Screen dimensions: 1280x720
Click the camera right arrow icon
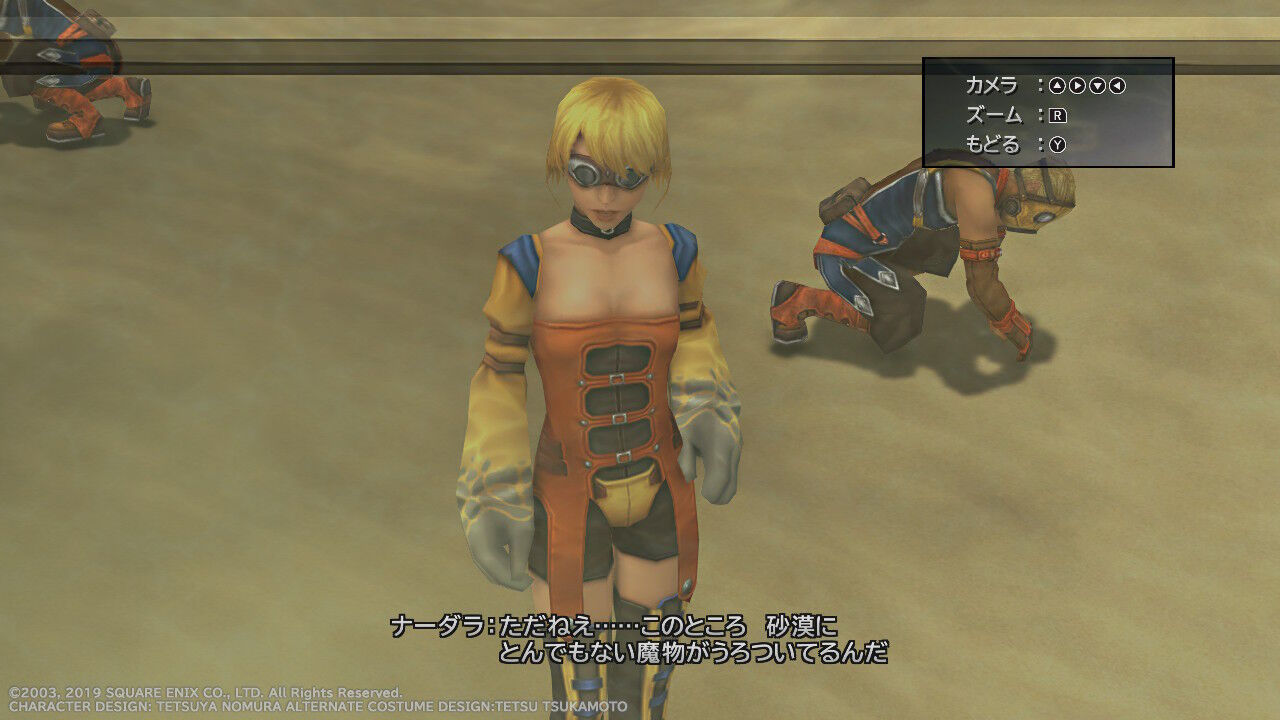tap(1077, 86)
